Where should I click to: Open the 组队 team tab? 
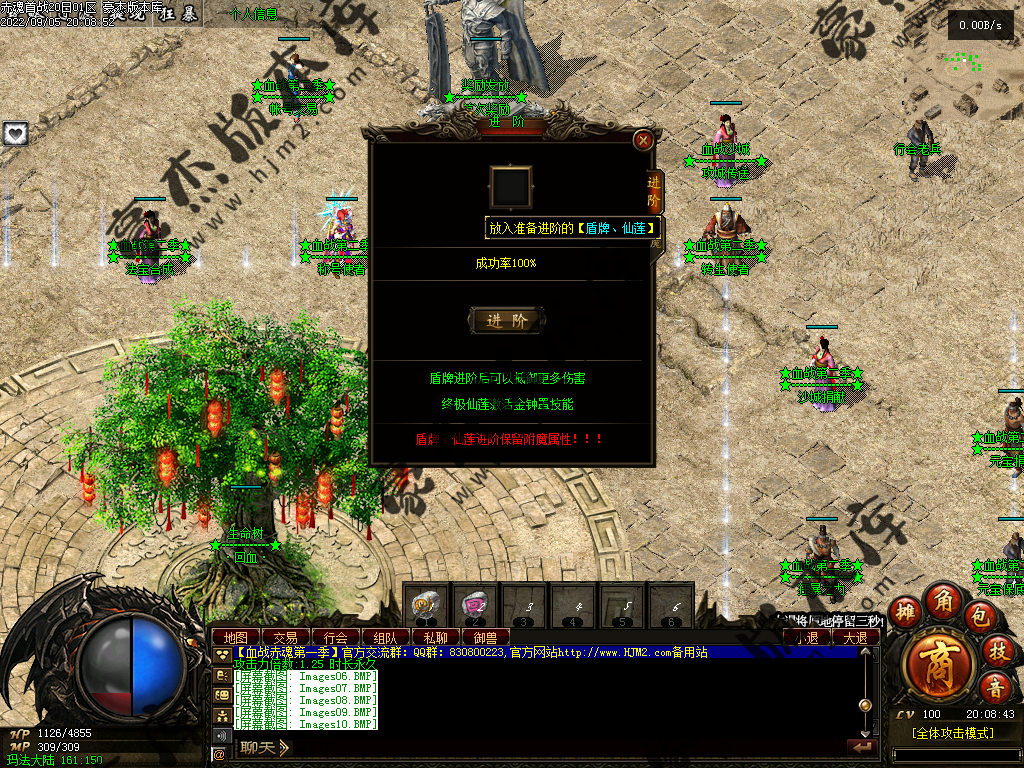pyautogui.click(x=385, y=637)
